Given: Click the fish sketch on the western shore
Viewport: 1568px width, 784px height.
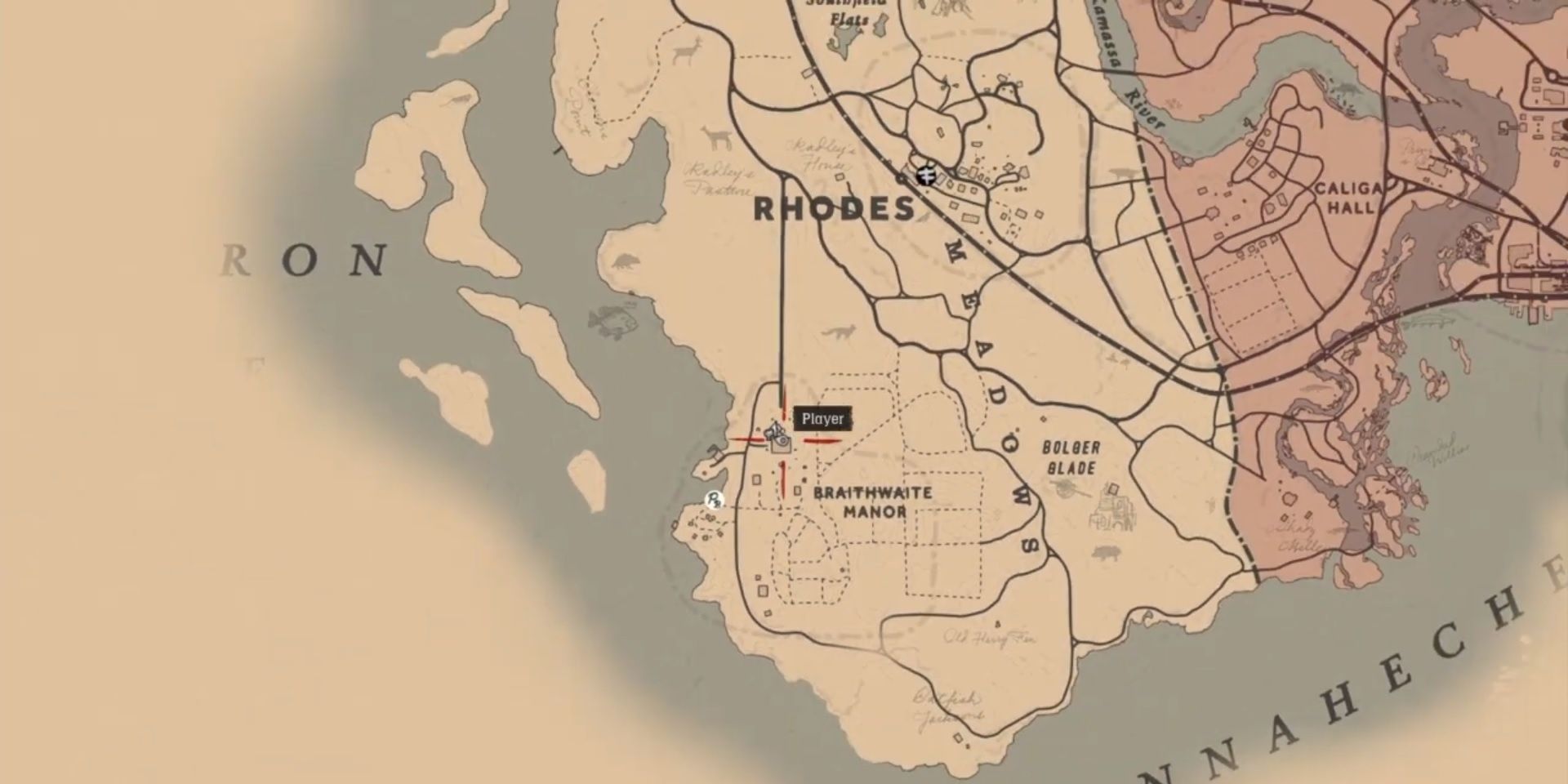Looking at the screenshot, I should tap(612, 321).
